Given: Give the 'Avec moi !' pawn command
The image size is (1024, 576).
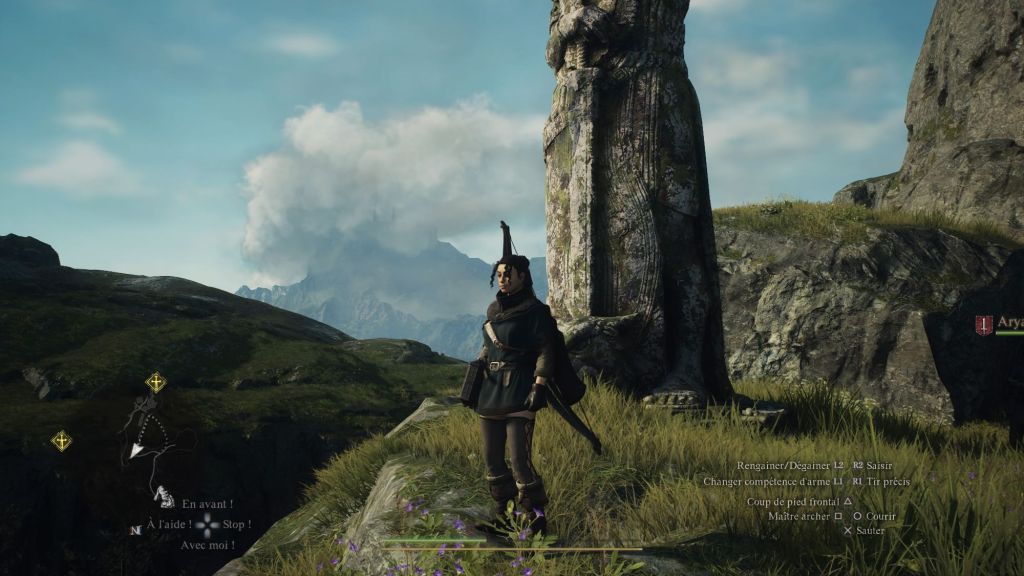Looking at the screenshot, I should 207,545.
